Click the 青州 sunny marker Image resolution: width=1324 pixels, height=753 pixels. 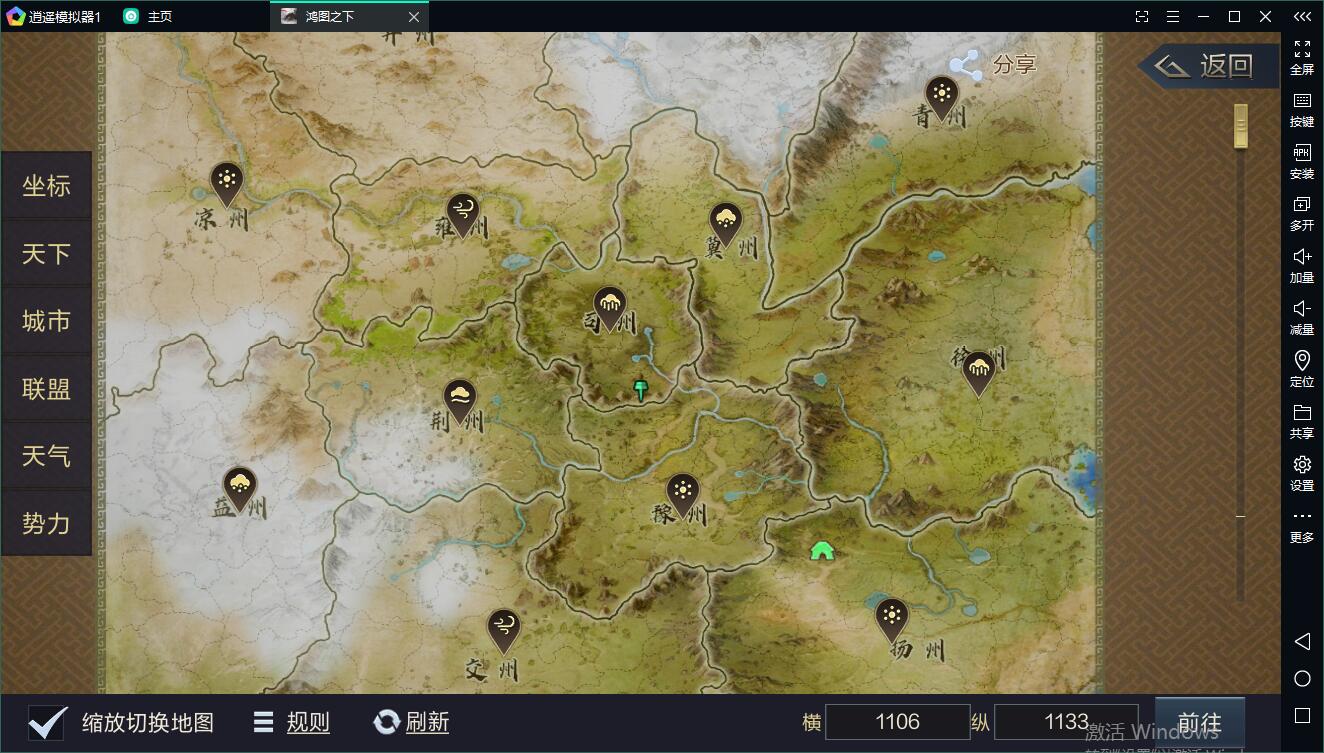(941, 96)
